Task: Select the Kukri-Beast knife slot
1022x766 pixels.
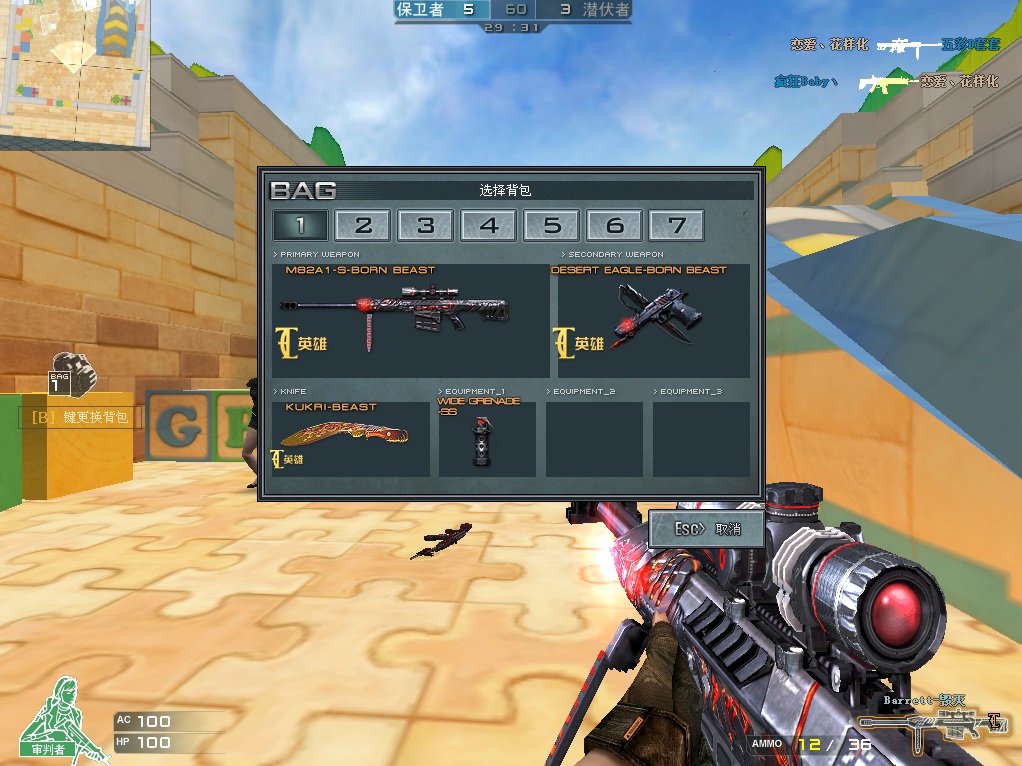Action: (x=350, y=439)
